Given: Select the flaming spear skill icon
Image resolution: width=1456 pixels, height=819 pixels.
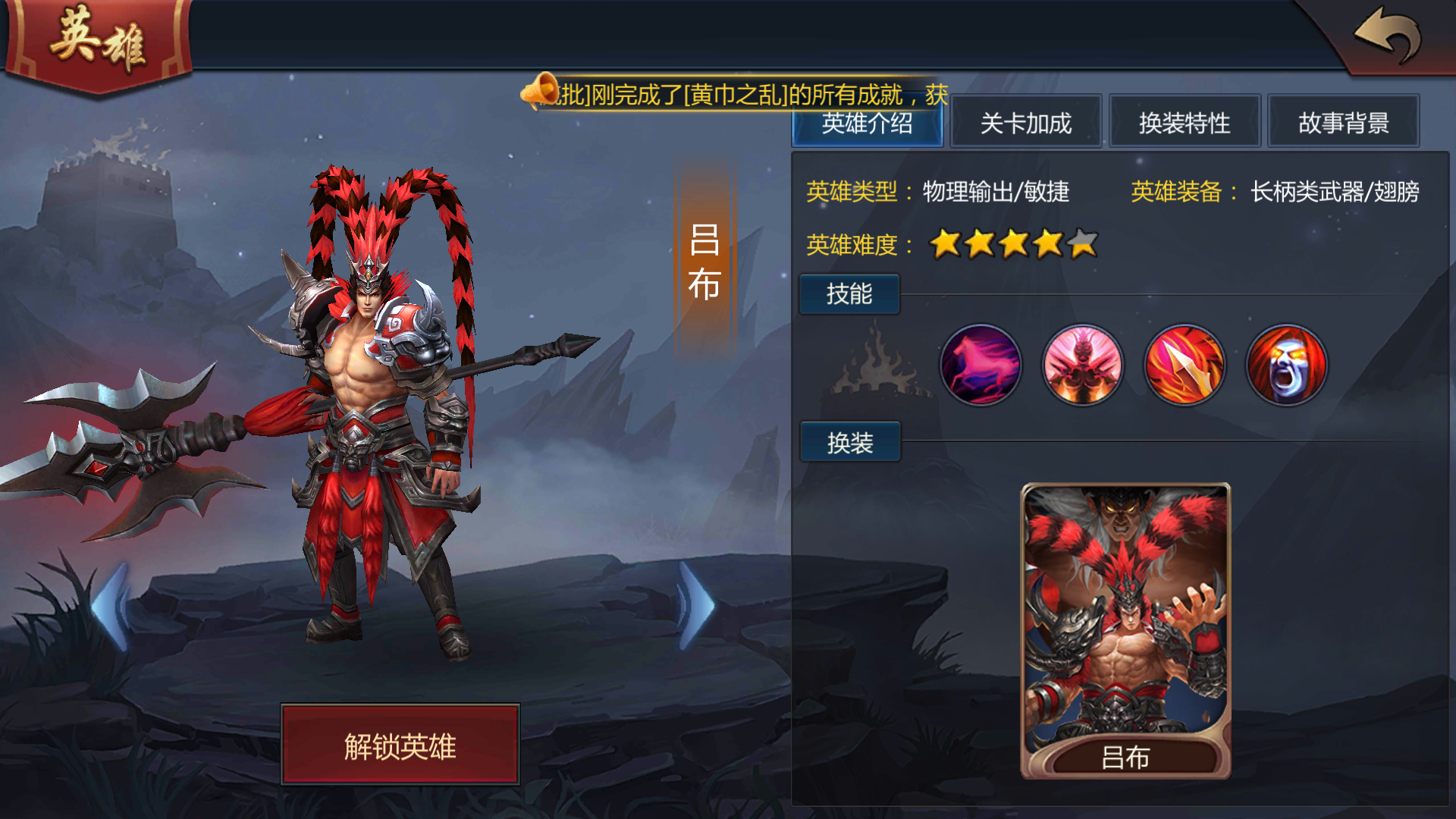Looking at the screenshot, I should click(x=1185, y=366).
